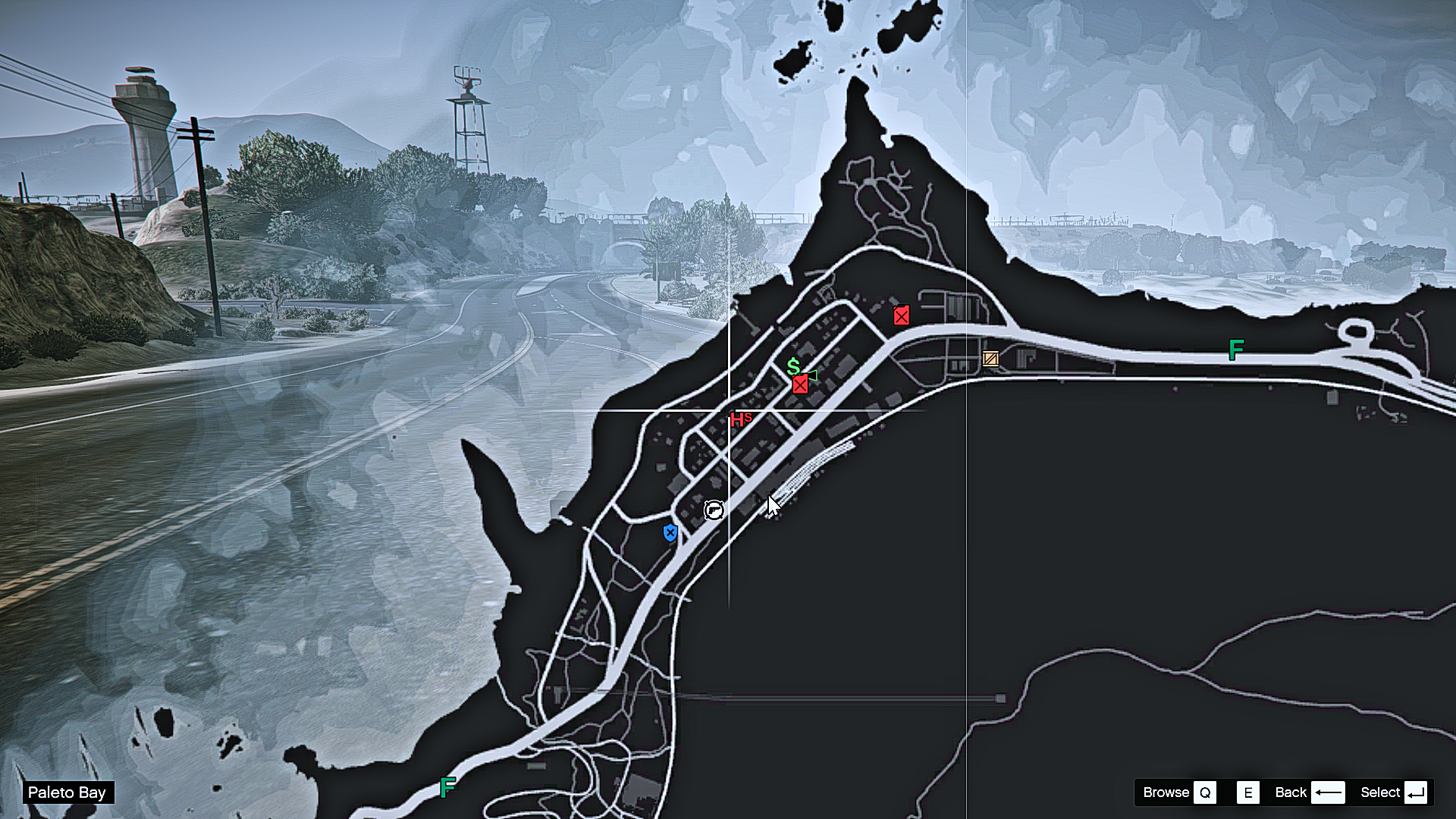The image size is (1456, 819).
Task: Choose the blue shield map marker
Action: pyautogui.click(x=670, y=533)
